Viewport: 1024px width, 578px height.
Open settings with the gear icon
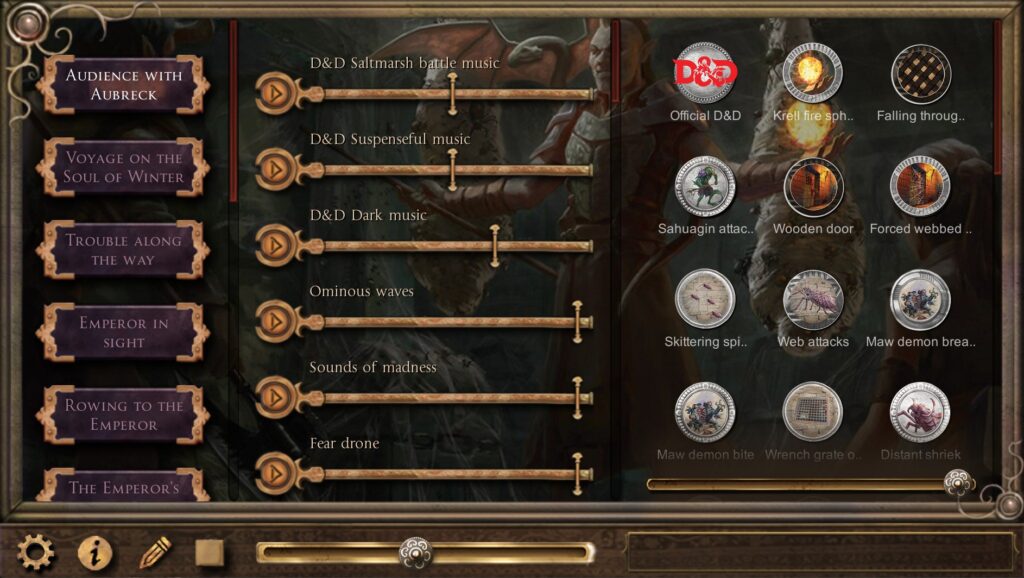(x=36, y=552)
